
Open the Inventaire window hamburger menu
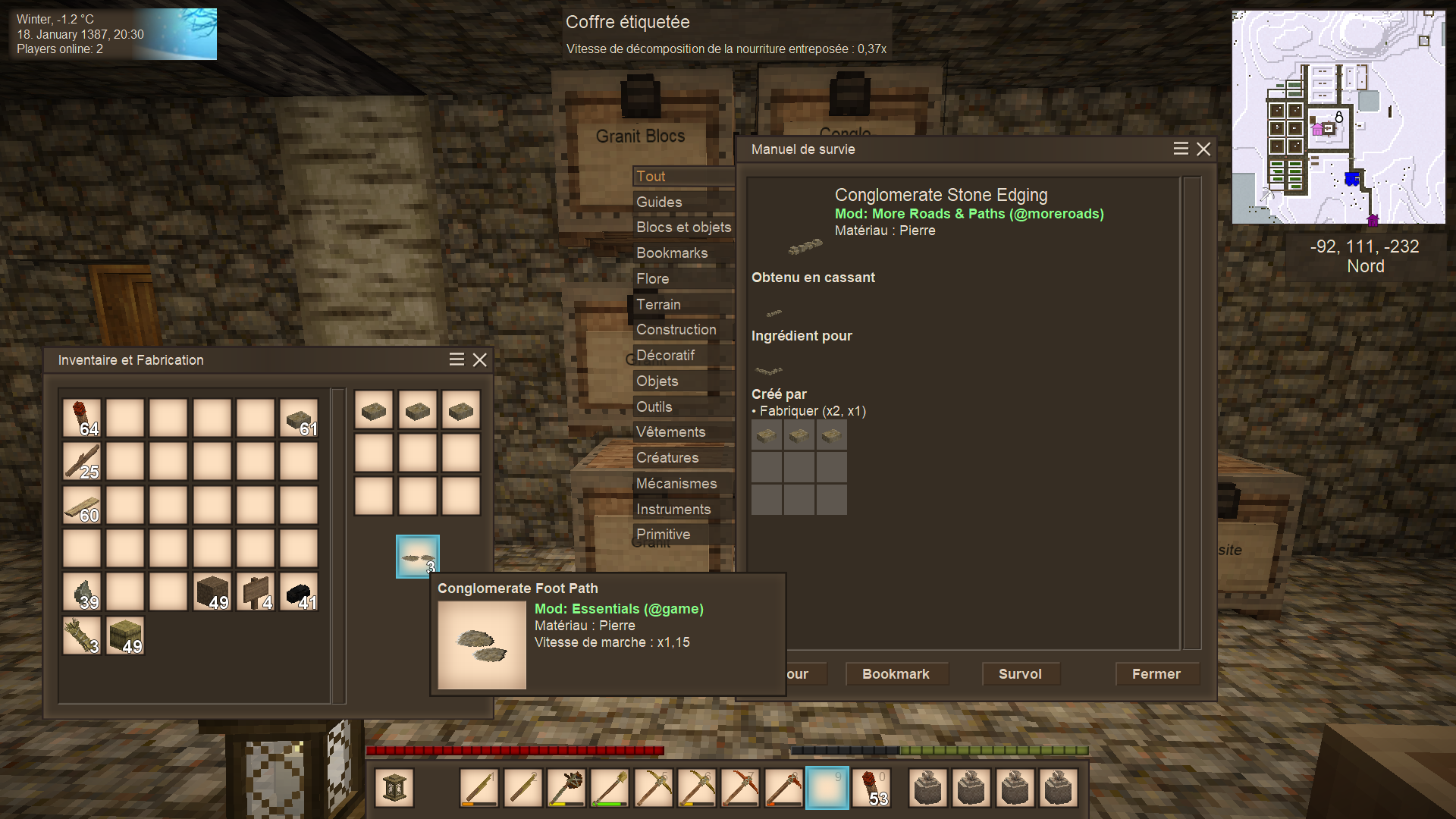(x=457, y=360)
